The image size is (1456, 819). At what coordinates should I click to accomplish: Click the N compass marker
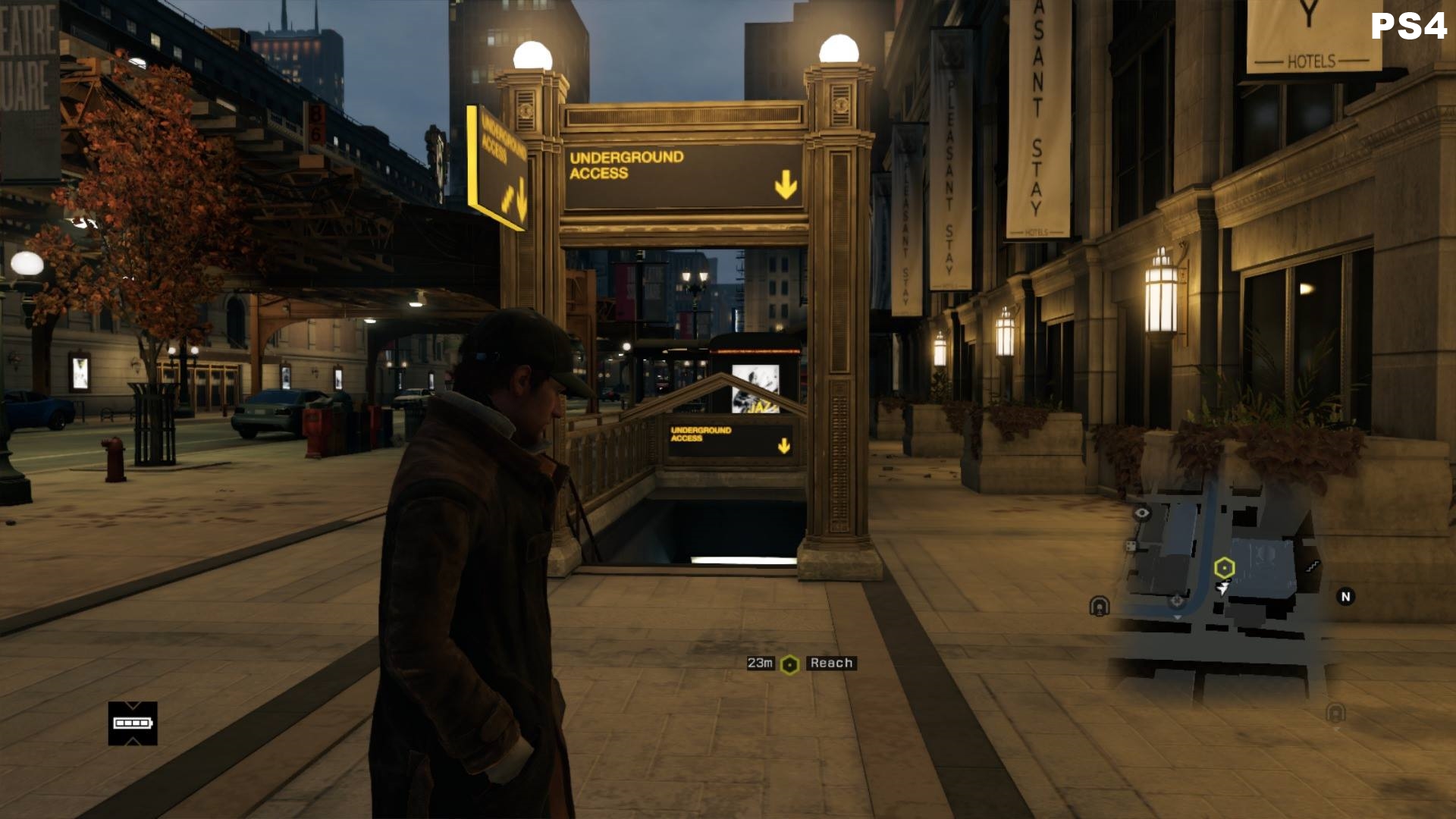coord(1345,597)
